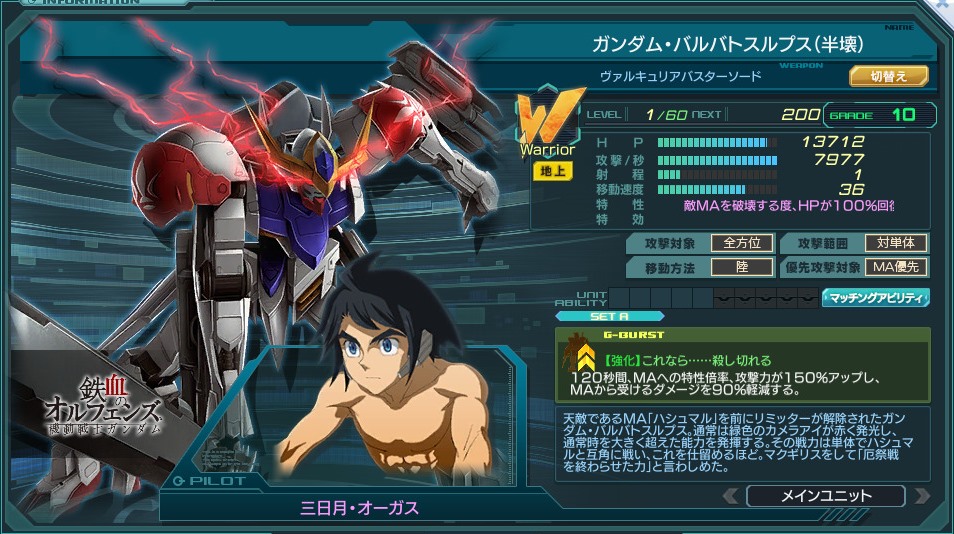The height and width of the screenshot is (534, 954).
Task: Click the G-BURST skill icon
Action: coord(581,357)
